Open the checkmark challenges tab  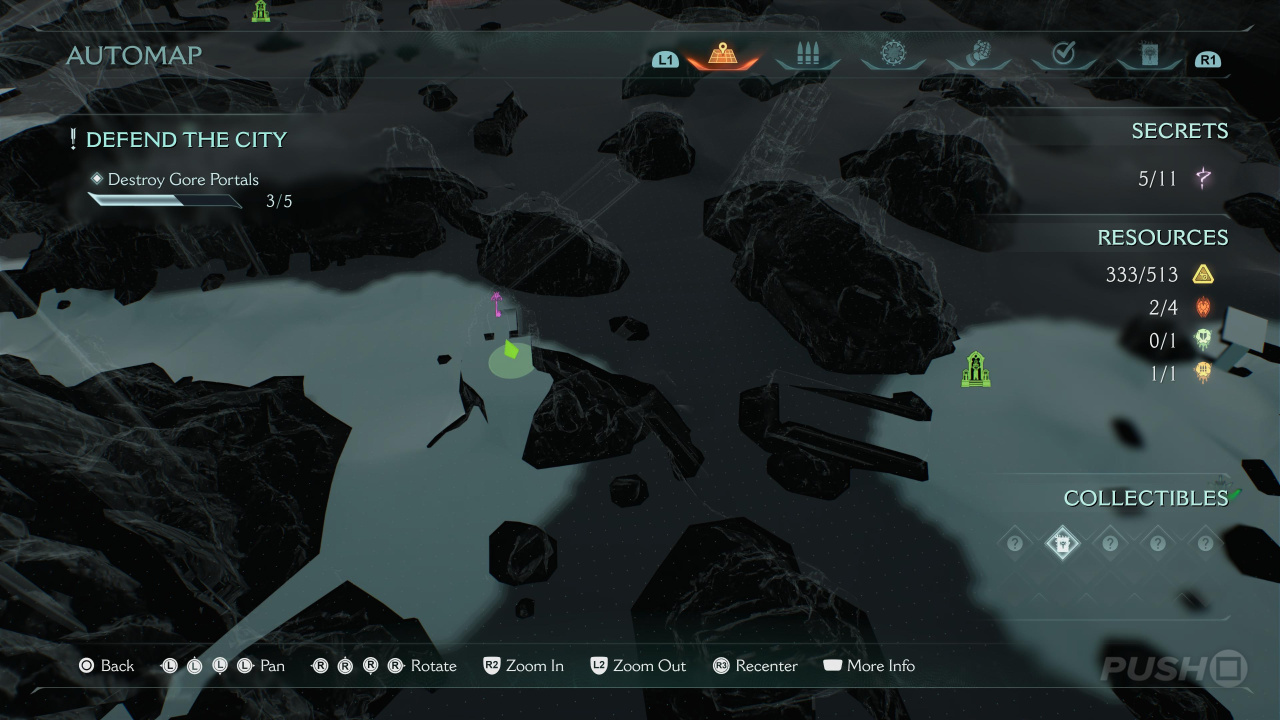pyautogui.click(x=1063, y=54)
